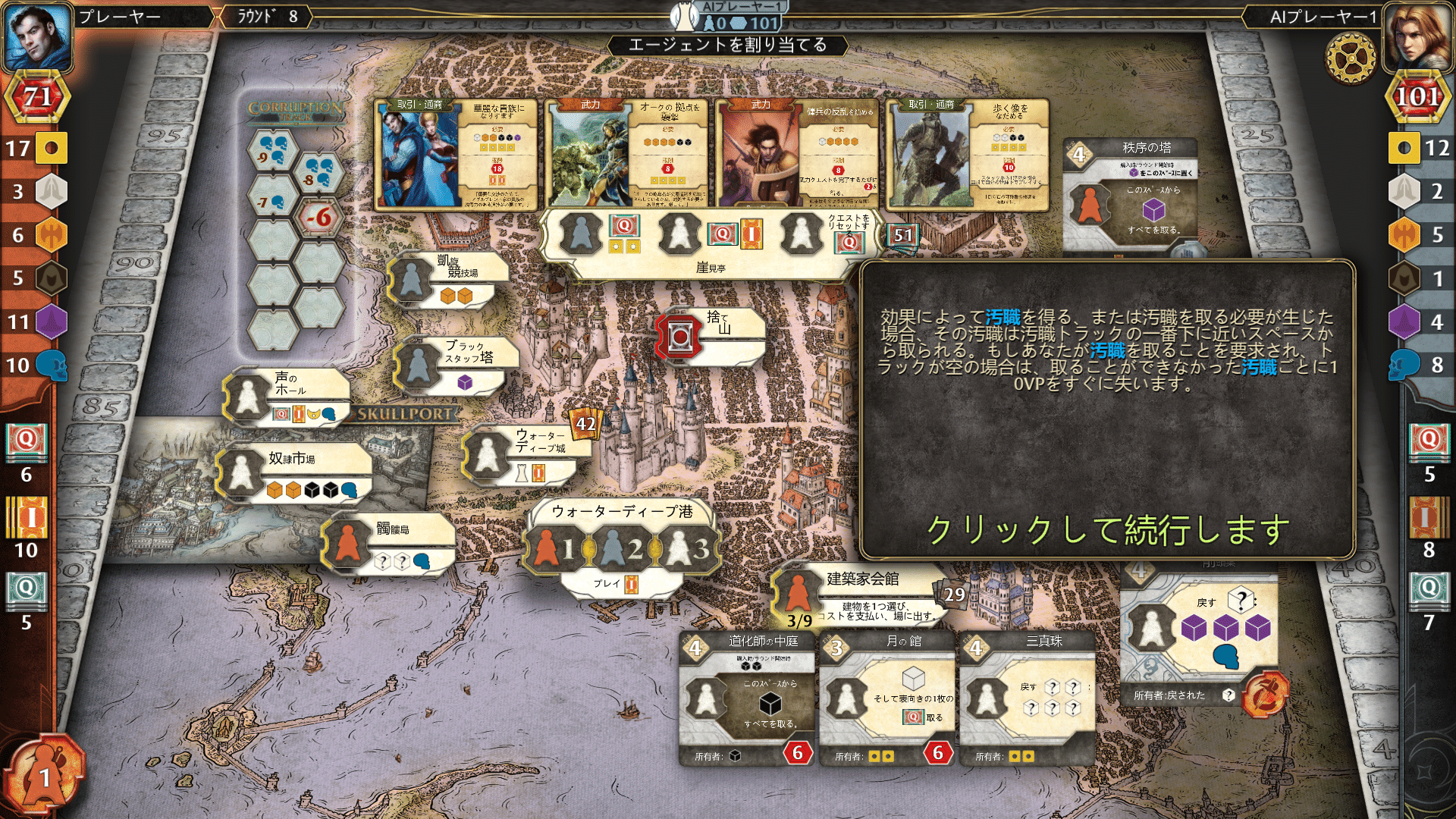Select the Intrigue deck showing 29 cards

(x=950, y=595)
